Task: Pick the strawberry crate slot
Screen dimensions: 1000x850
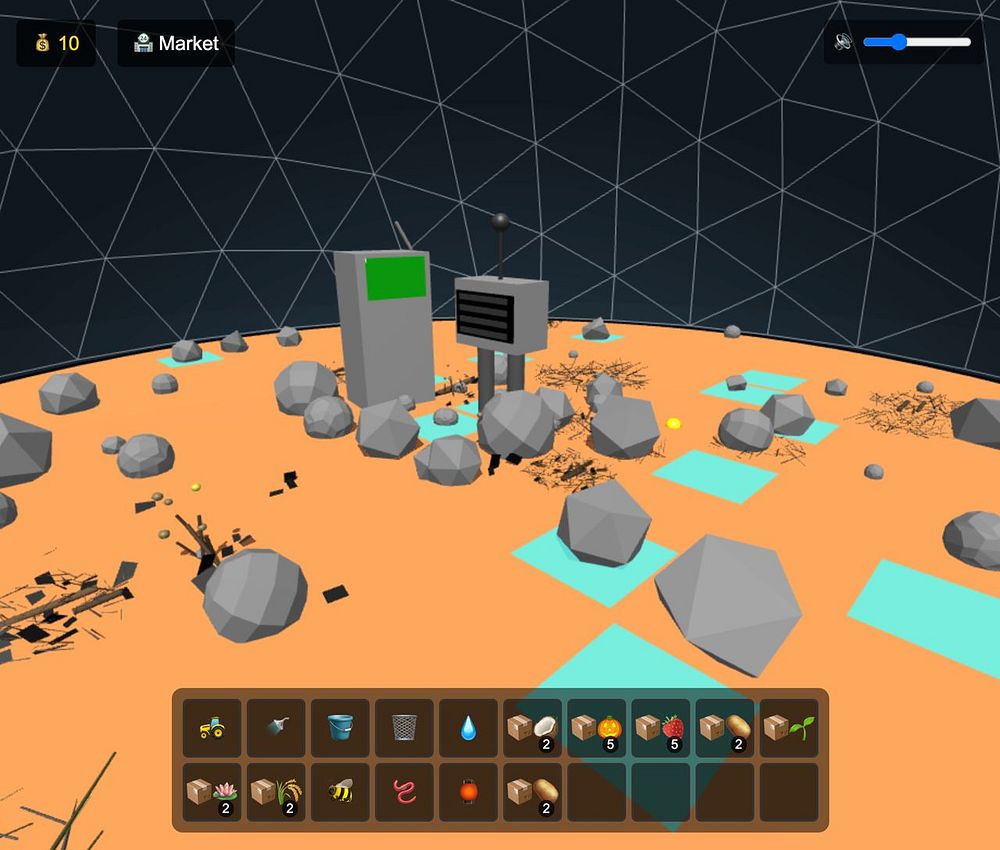Action: (x=660, y=728)
